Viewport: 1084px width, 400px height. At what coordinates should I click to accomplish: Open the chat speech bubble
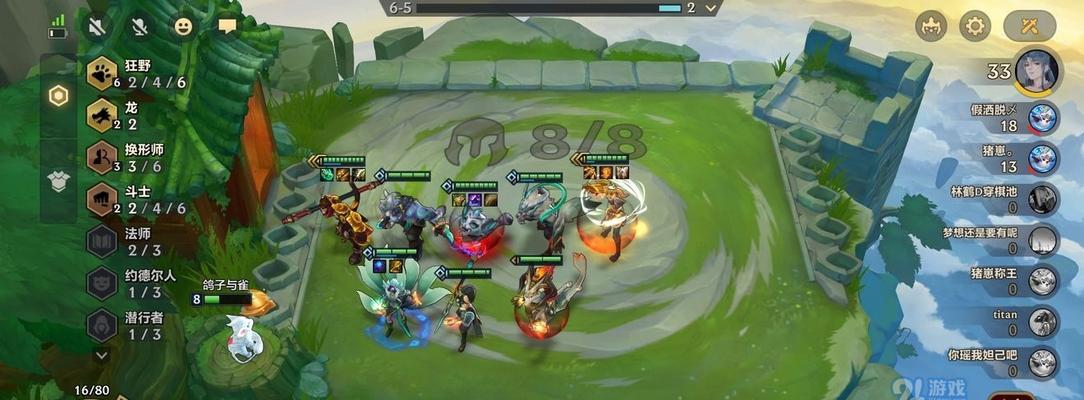227,27
